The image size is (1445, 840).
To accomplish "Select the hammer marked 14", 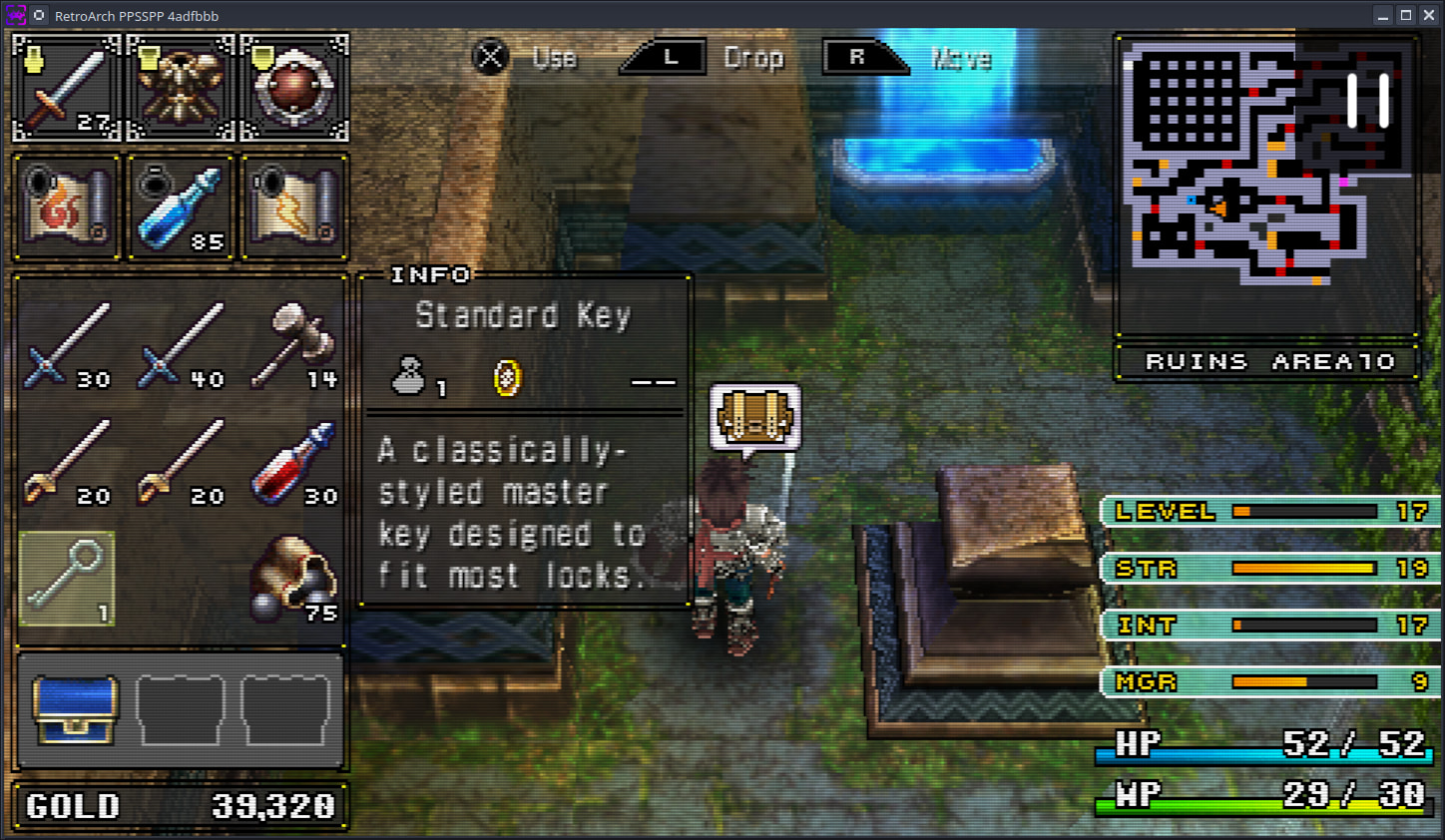I will (x=294, y=345).
